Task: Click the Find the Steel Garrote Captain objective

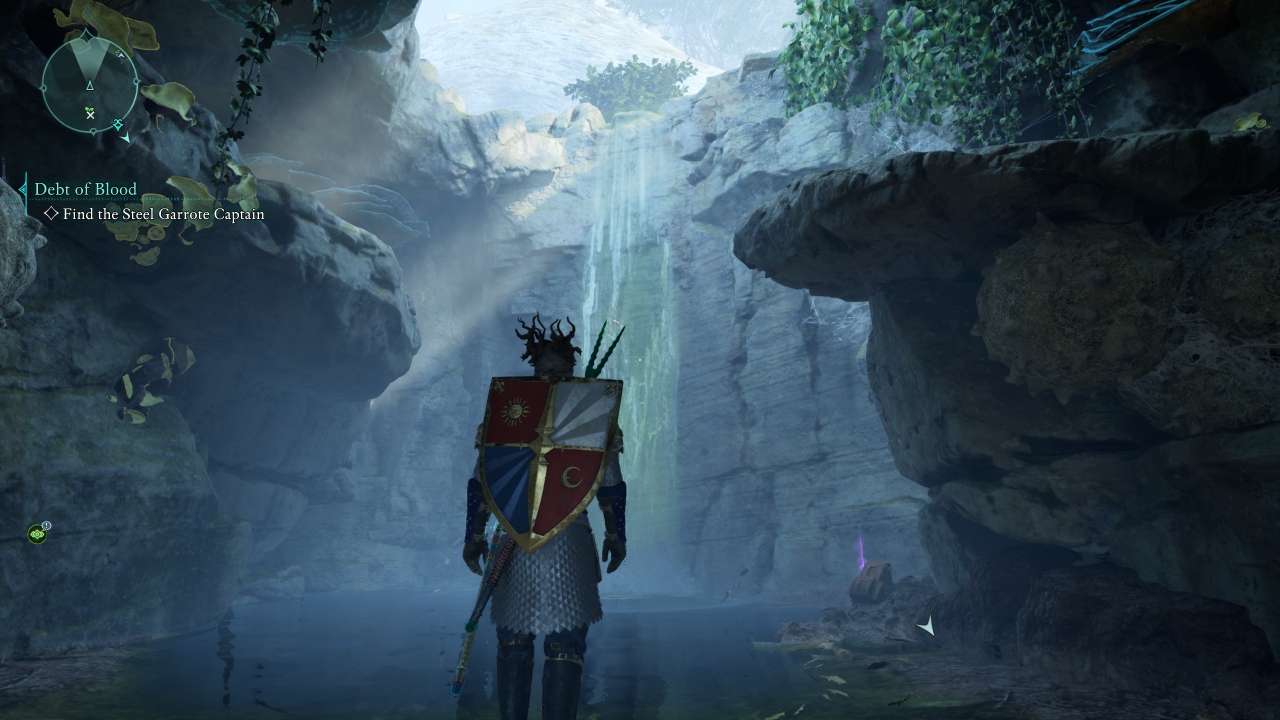Action: click(x=163, y=214)
